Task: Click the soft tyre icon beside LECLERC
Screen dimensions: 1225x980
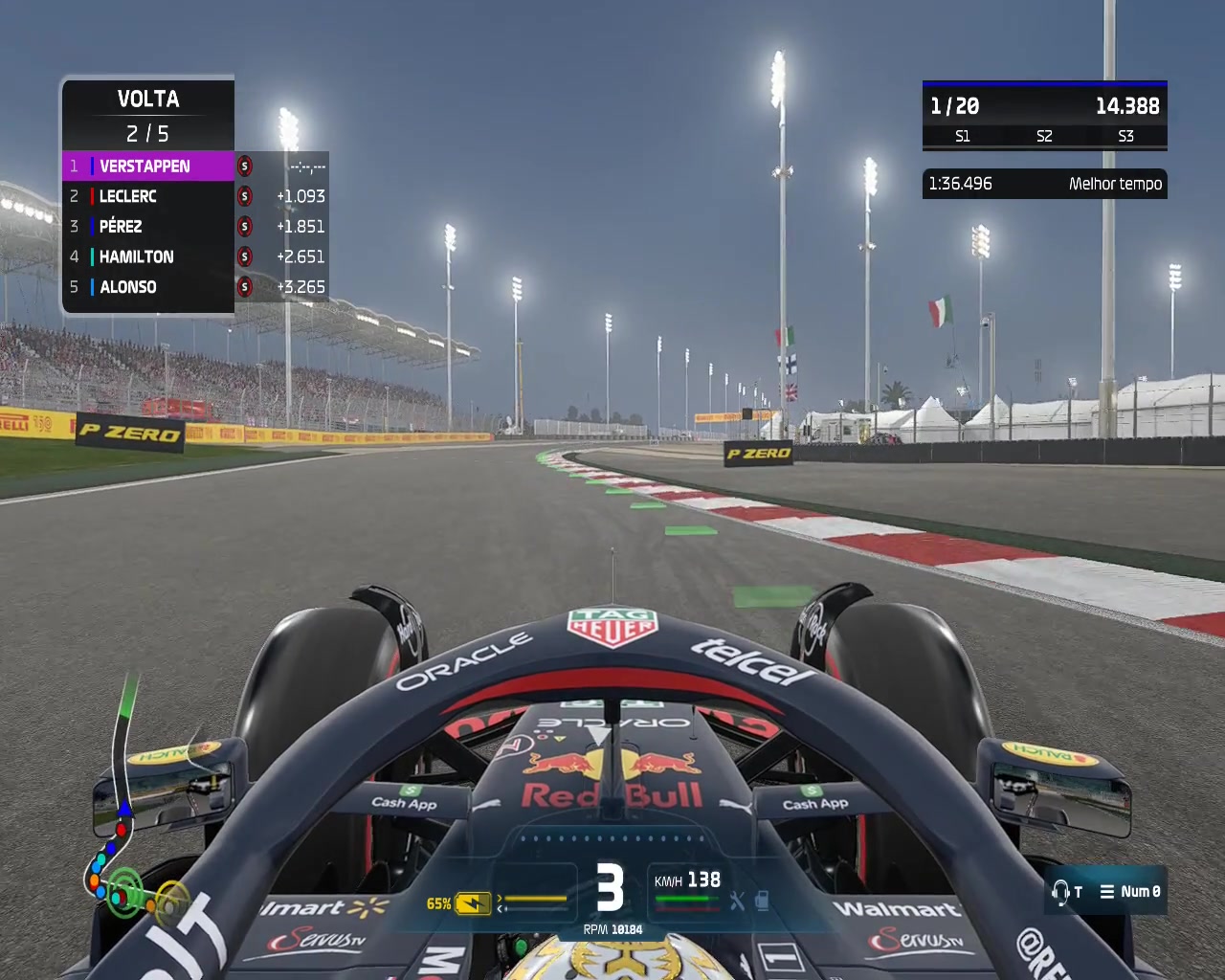Action: [247, 196]
